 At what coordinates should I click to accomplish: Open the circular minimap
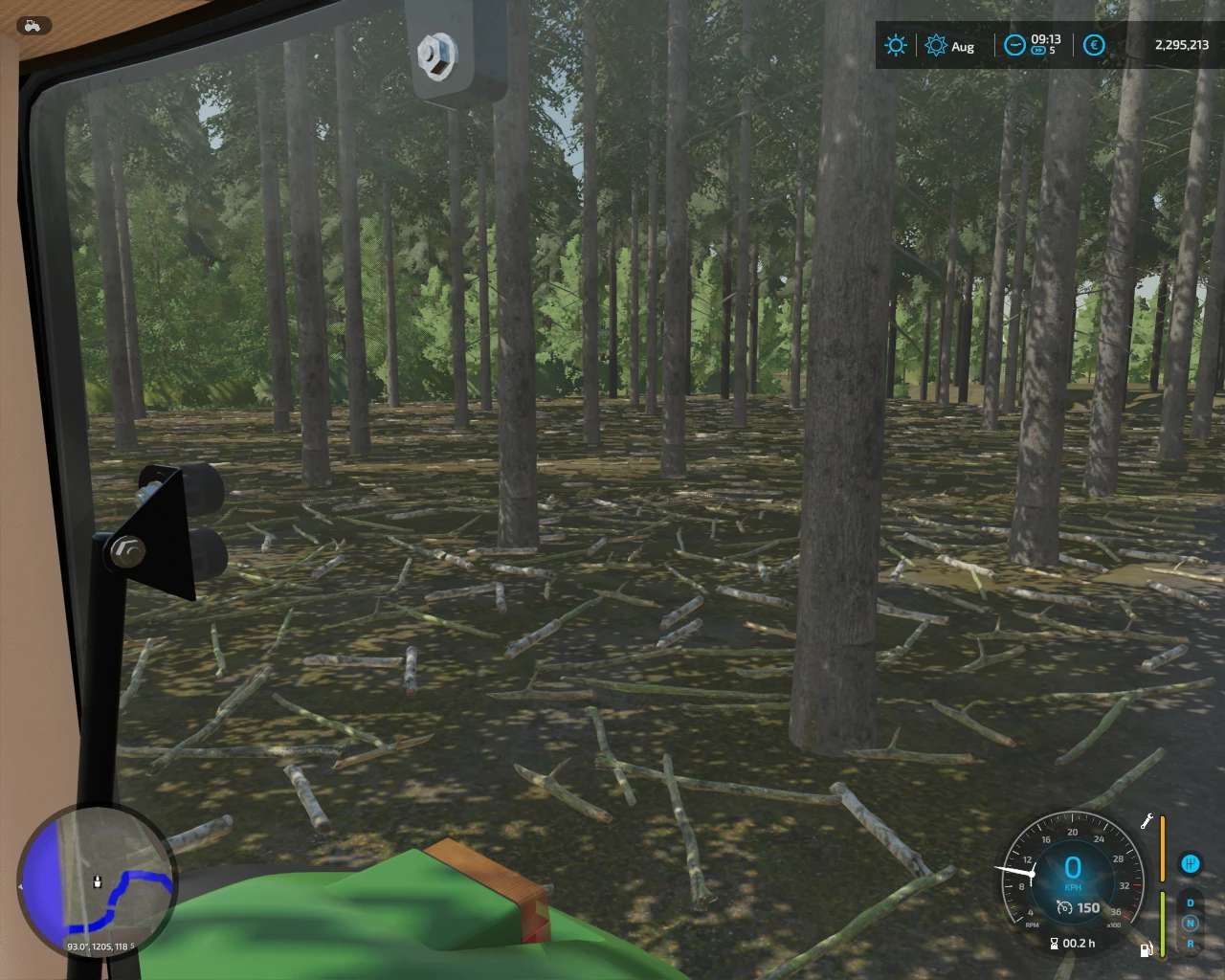click(97, 882)
